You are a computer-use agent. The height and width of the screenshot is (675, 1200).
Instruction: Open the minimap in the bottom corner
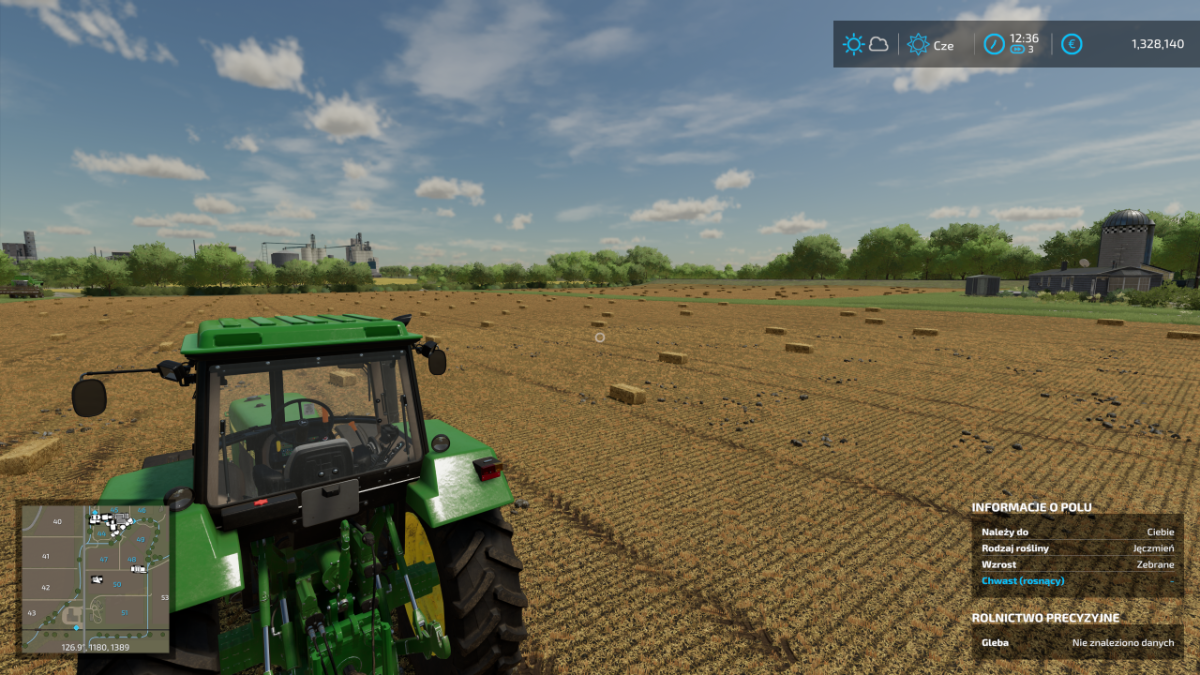(x=95, y=578)
